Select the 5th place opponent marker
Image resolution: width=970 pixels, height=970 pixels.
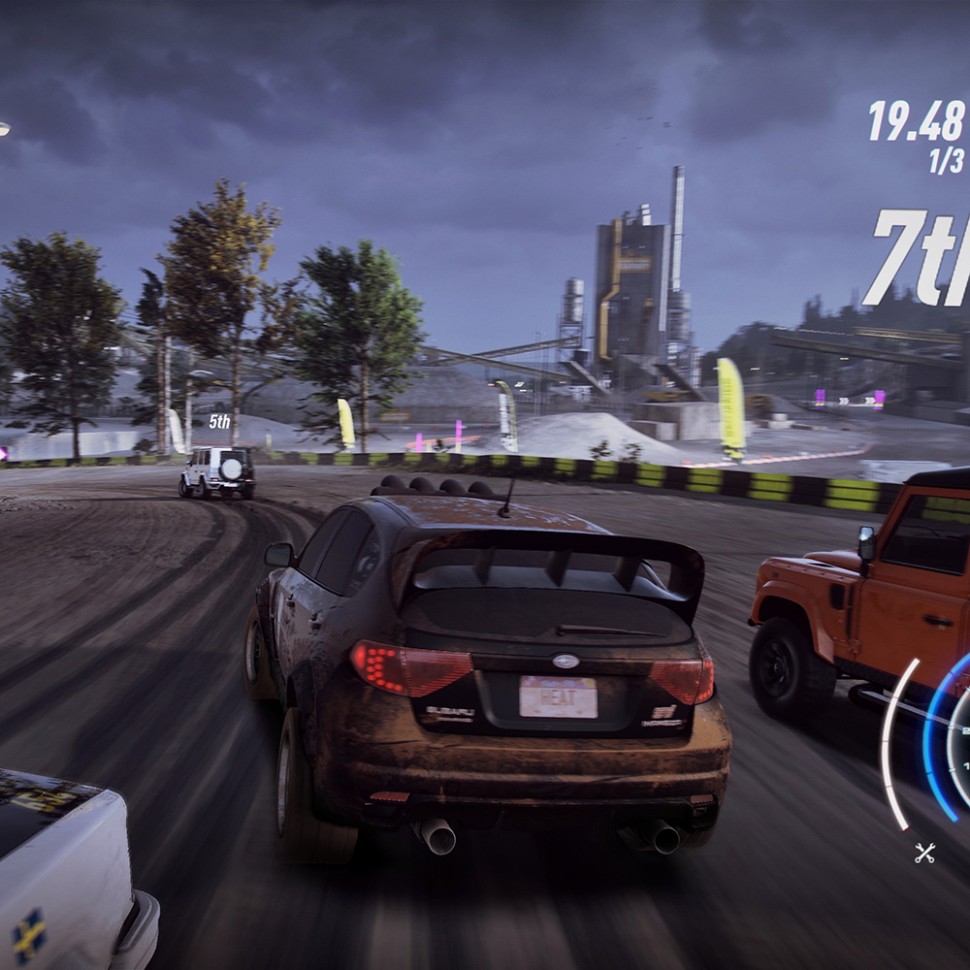point(219,422)
